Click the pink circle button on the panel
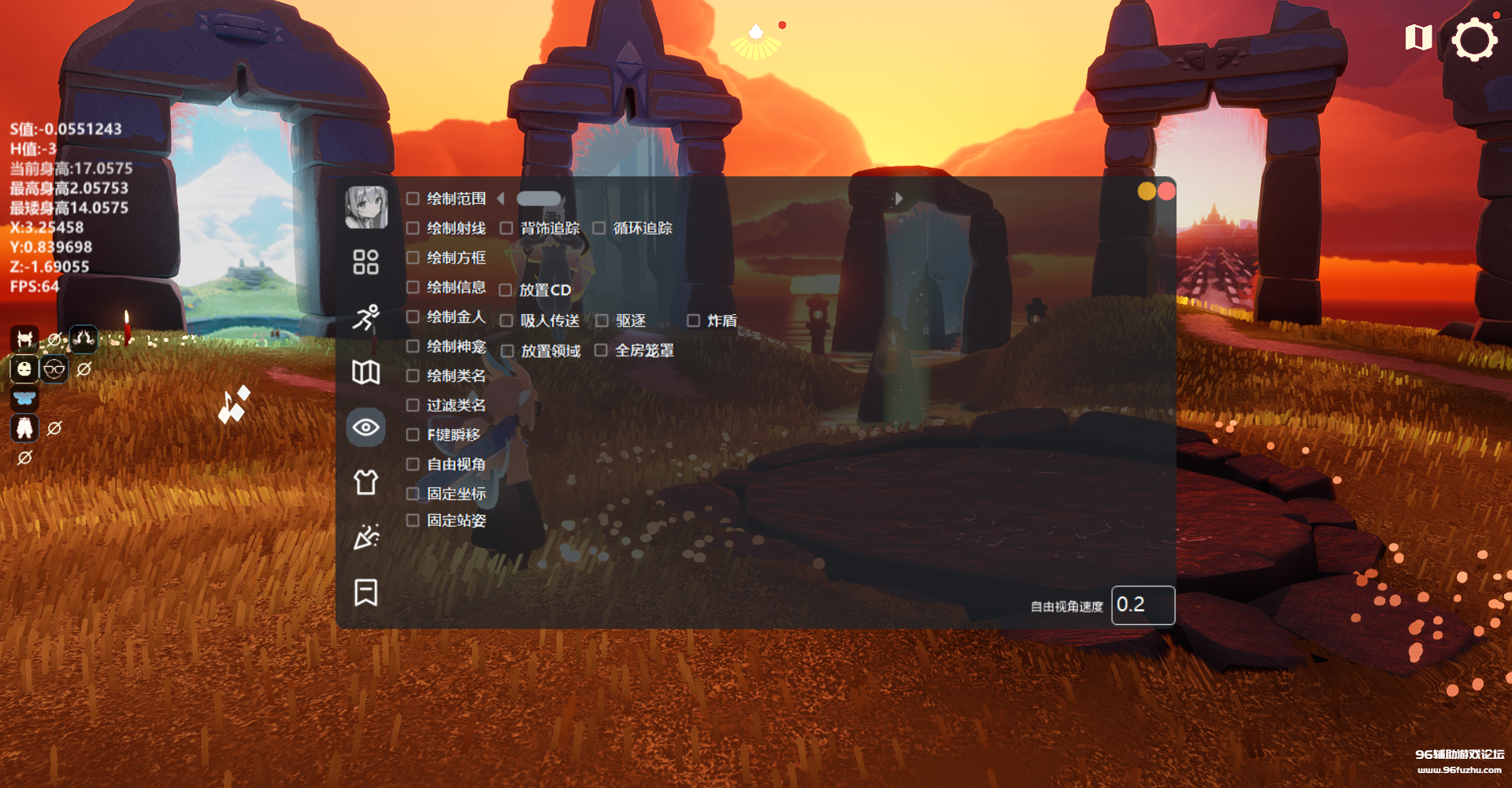 coord(1165,191)
